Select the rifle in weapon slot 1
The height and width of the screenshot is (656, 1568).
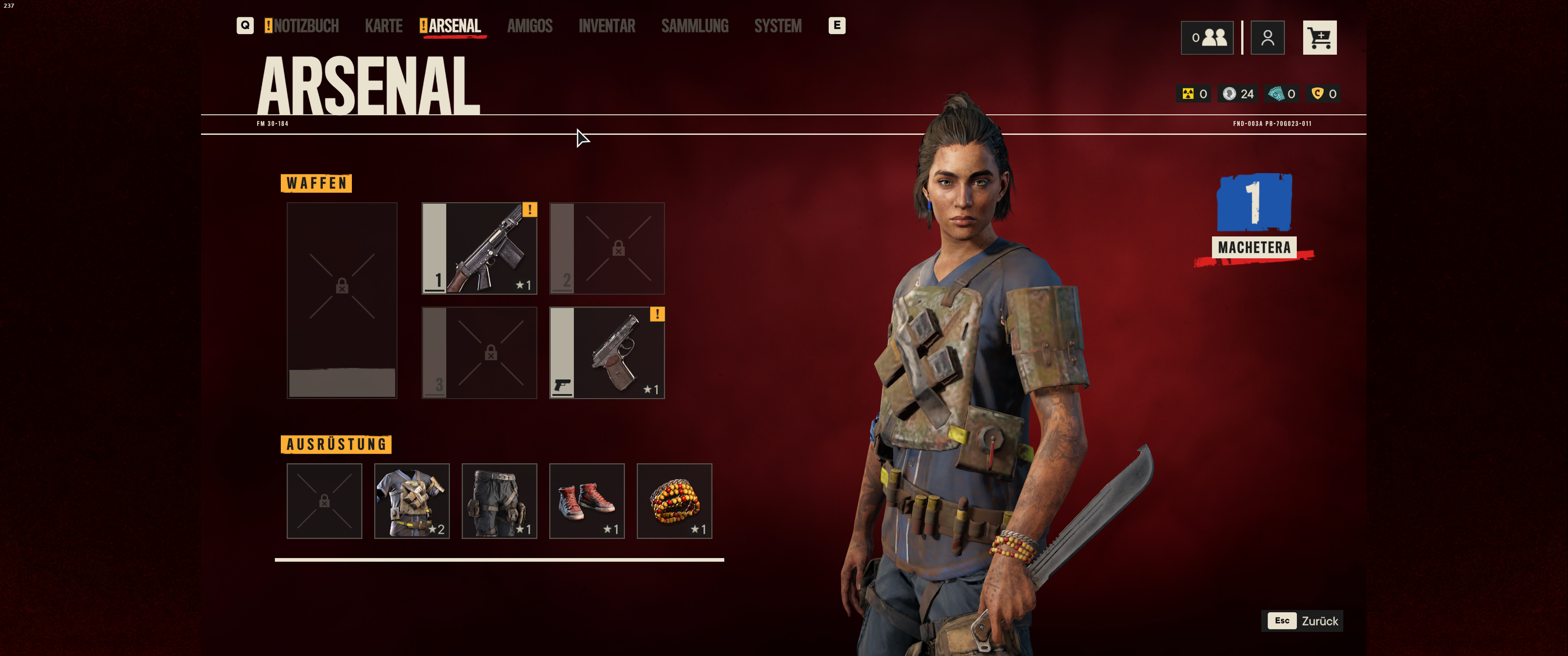(480, 248)
